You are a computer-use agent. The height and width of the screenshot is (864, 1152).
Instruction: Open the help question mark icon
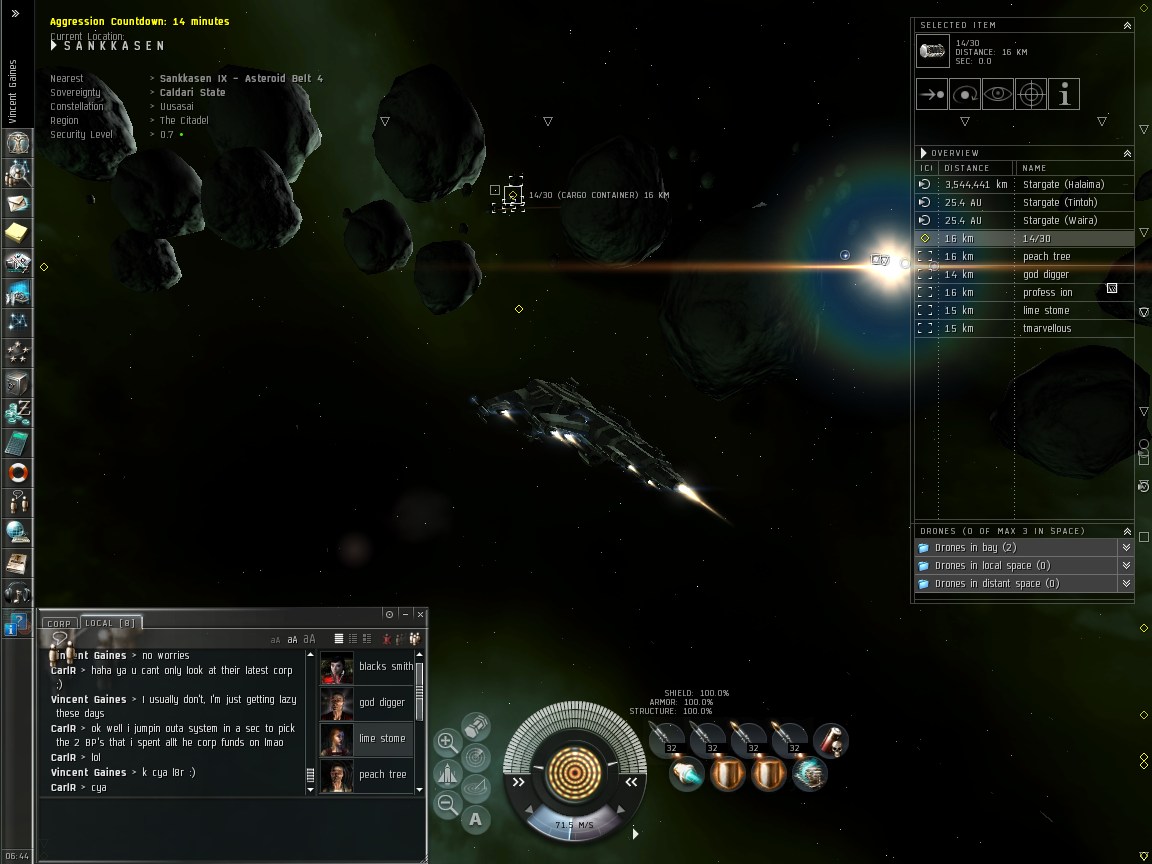click(16, 624)
